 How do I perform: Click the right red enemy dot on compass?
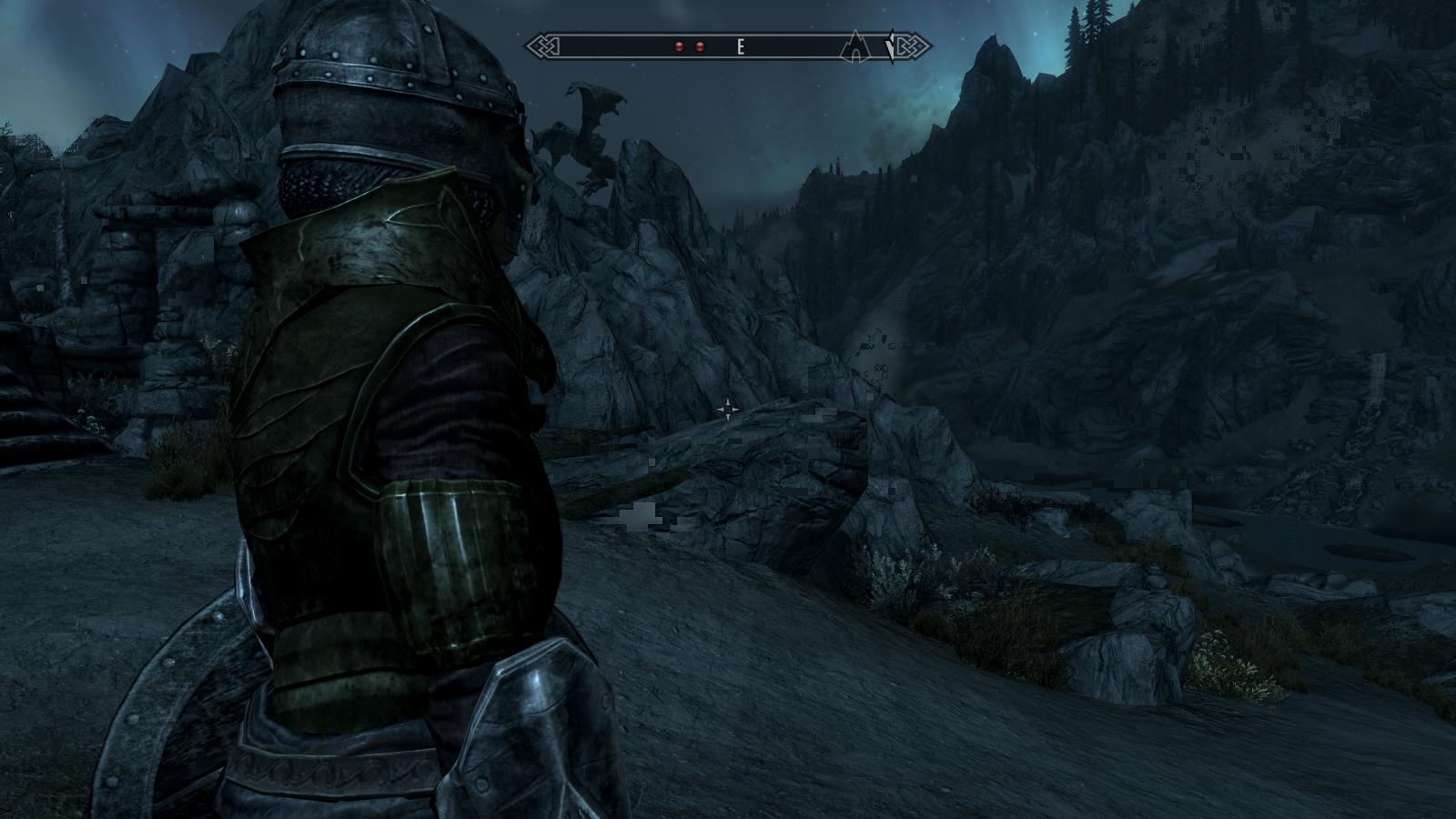point(700,46)
